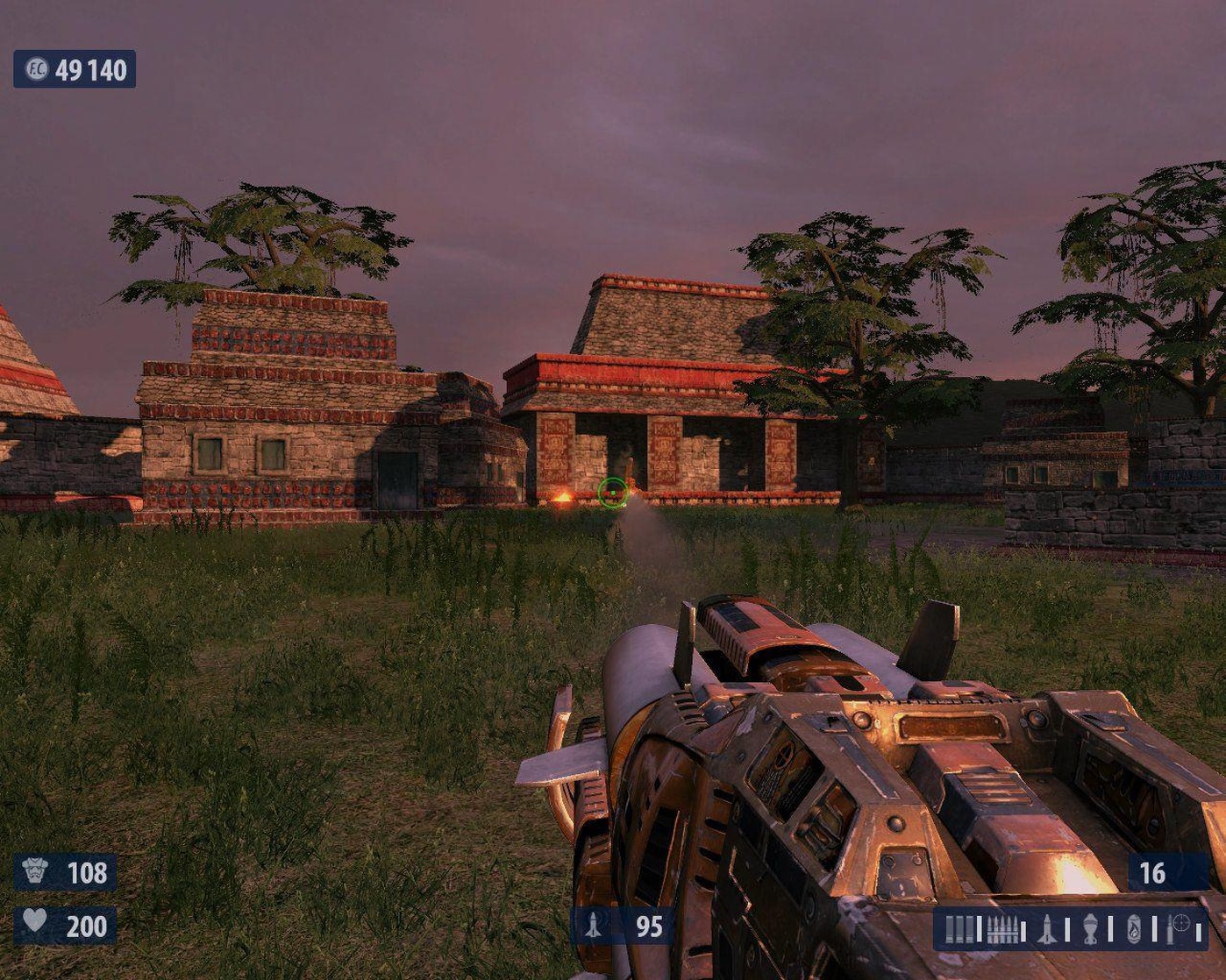Select the rifle bullets ammo icon

(1004, 929)
